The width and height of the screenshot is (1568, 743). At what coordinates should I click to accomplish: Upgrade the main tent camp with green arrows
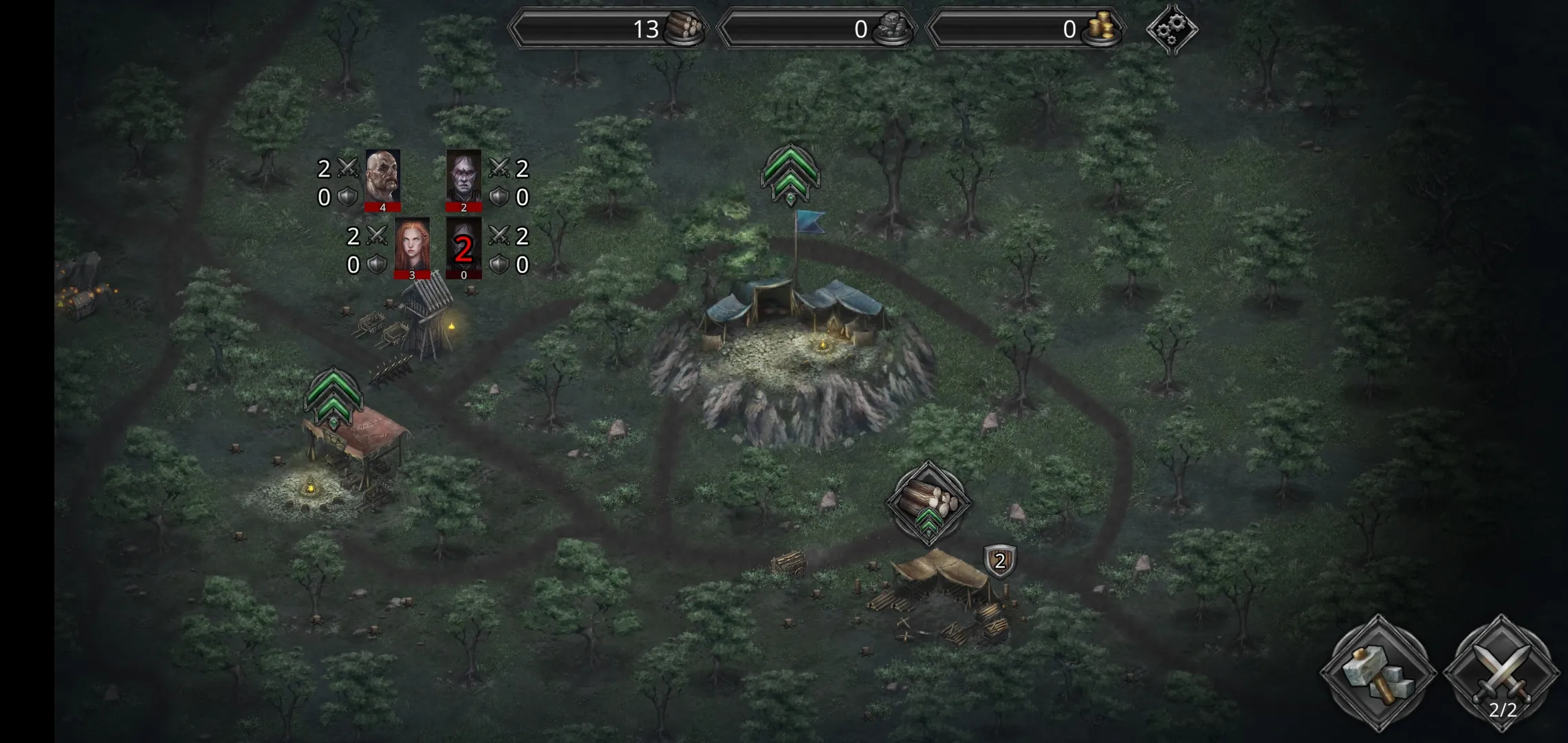790,174
